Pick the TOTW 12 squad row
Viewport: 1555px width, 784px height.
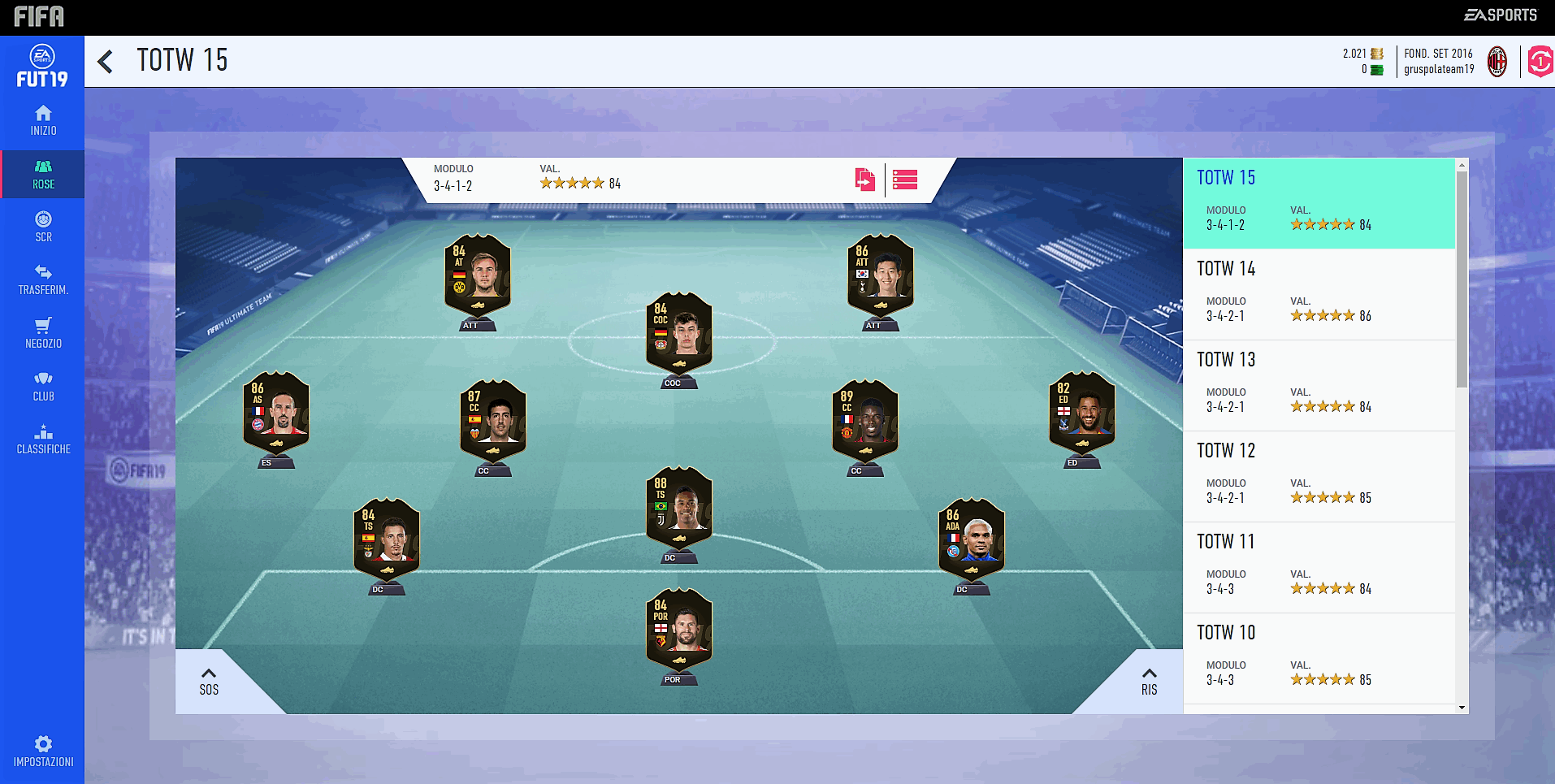click(x=1319, y=476)
